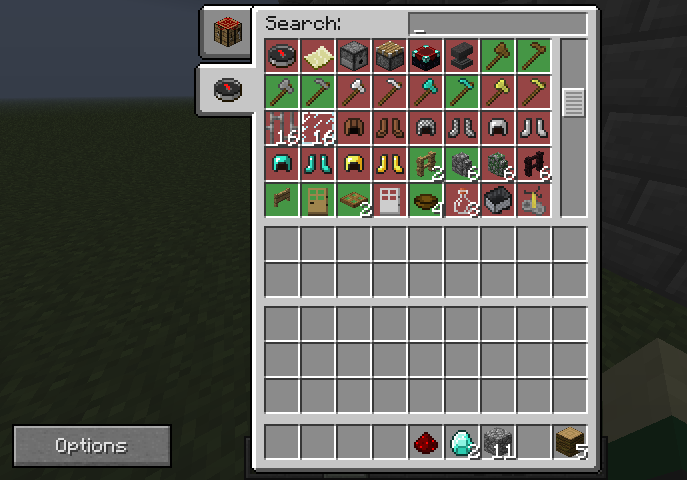The height and width of the screenshot is (480, 687).
Task: Select the wood planks hotbar slot
Action: [570, 442]
